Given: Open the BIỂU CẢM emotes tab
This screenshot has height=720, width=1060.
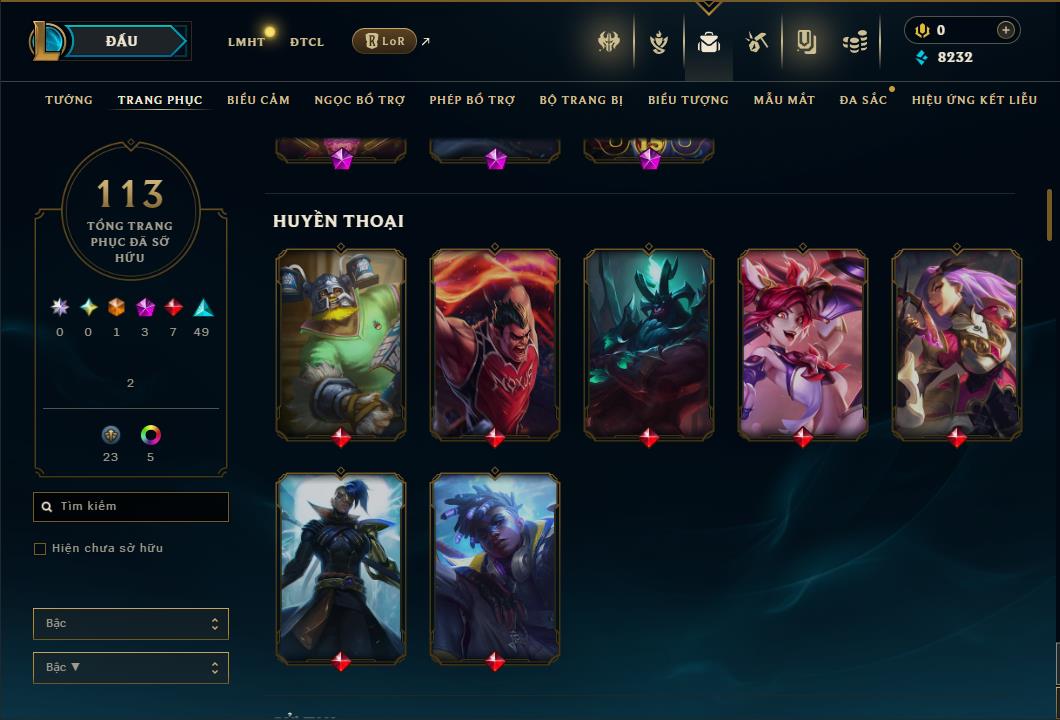Looking at the screenshot, I should pos(258,100).
